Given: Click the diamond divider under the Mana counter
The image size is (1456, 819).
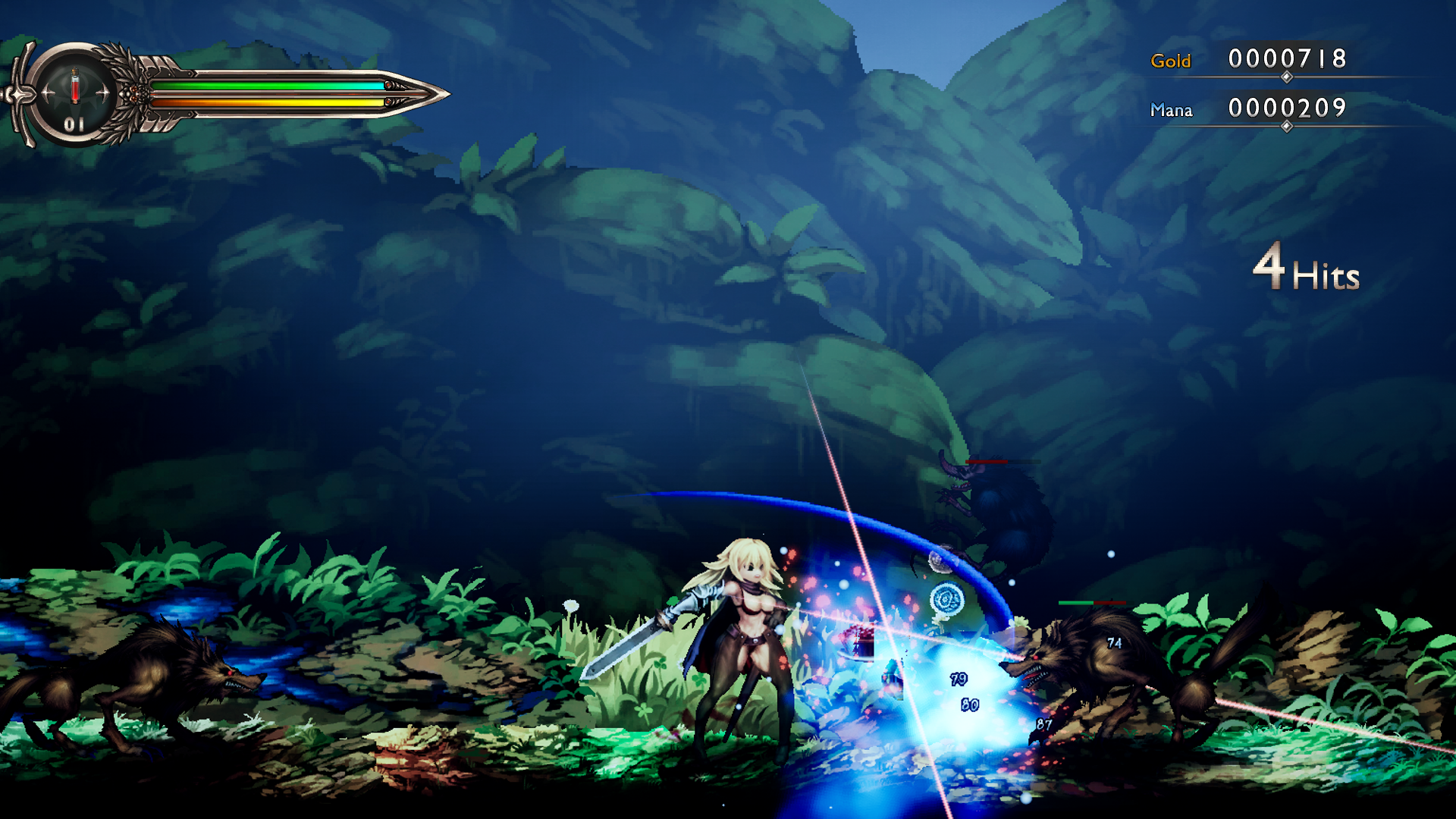Looking at the screenshot, I should [x=1288, y=126].
